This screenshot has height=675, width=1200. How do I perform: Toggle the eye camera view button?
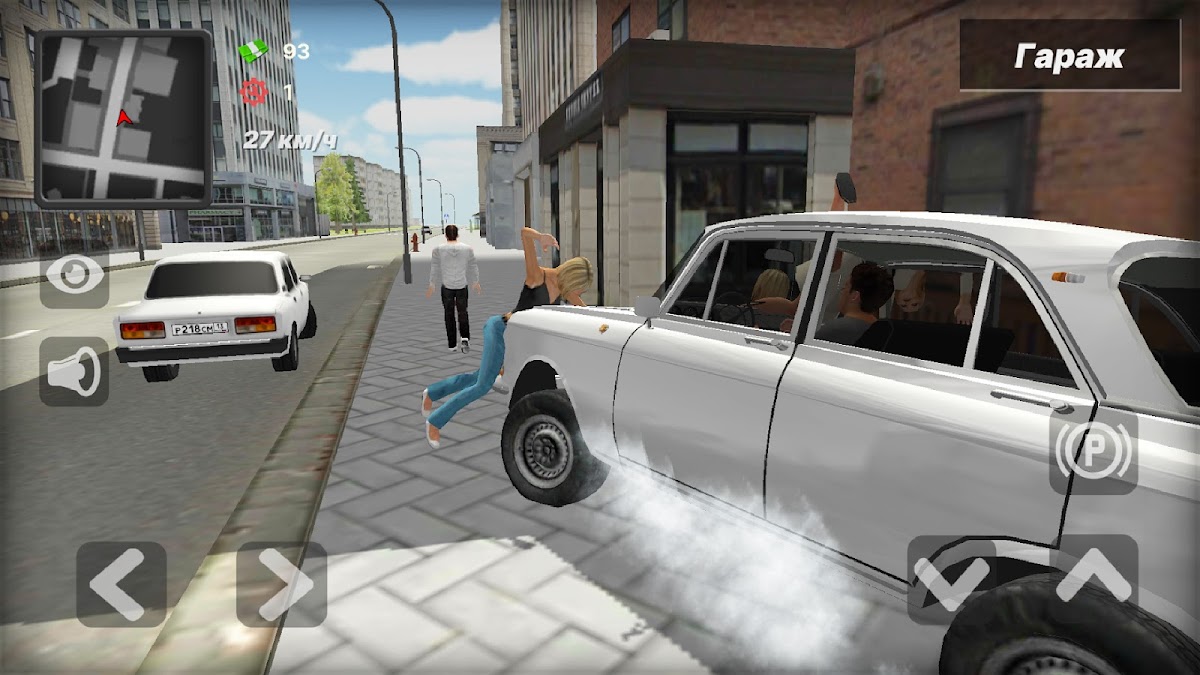pyautogui.click(x=75, y=274)
